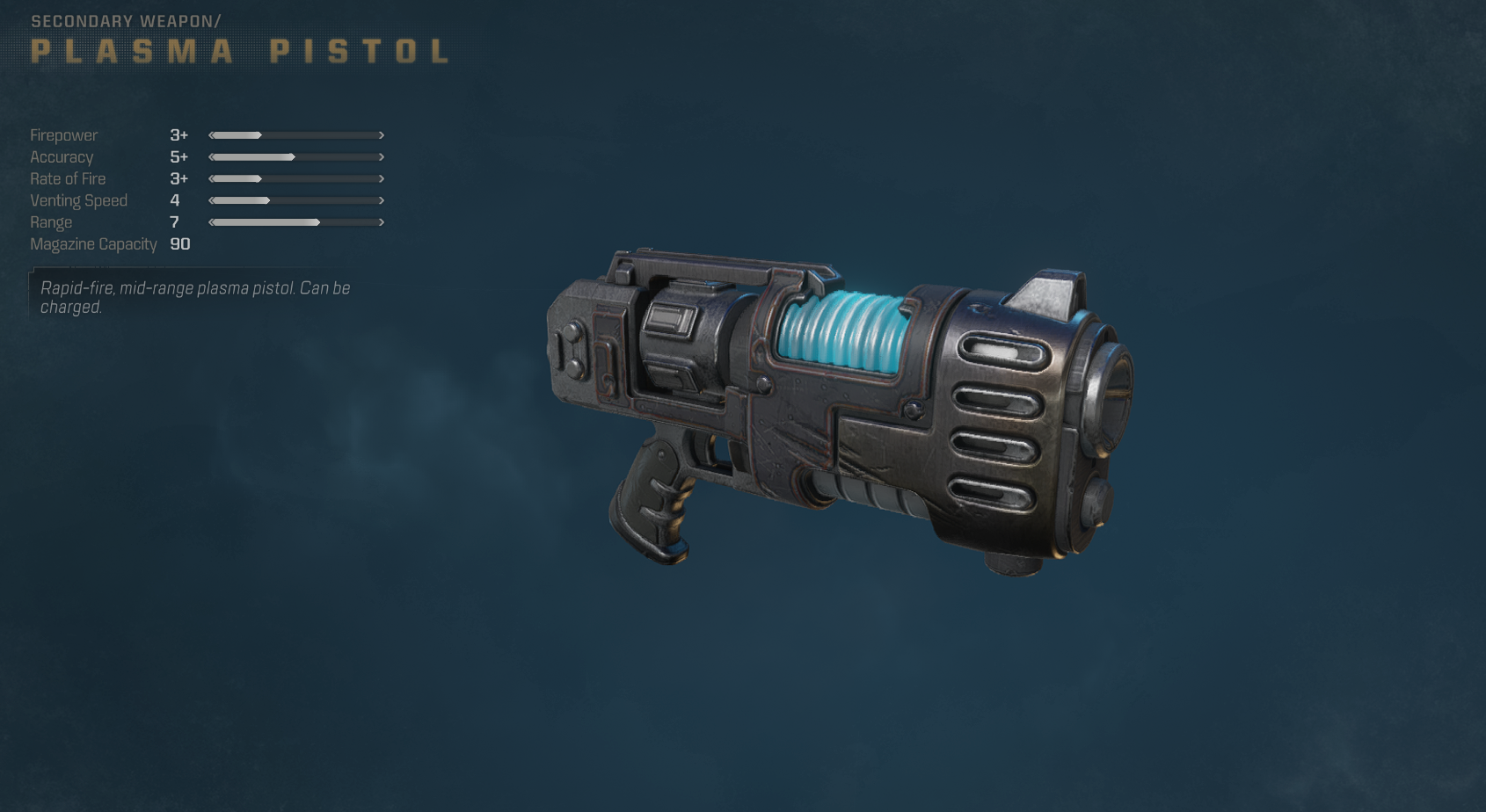1486x812 pixels.
Task: Click the right chevron of the Venting Speed bar
Action: click(x=382, y=200)
